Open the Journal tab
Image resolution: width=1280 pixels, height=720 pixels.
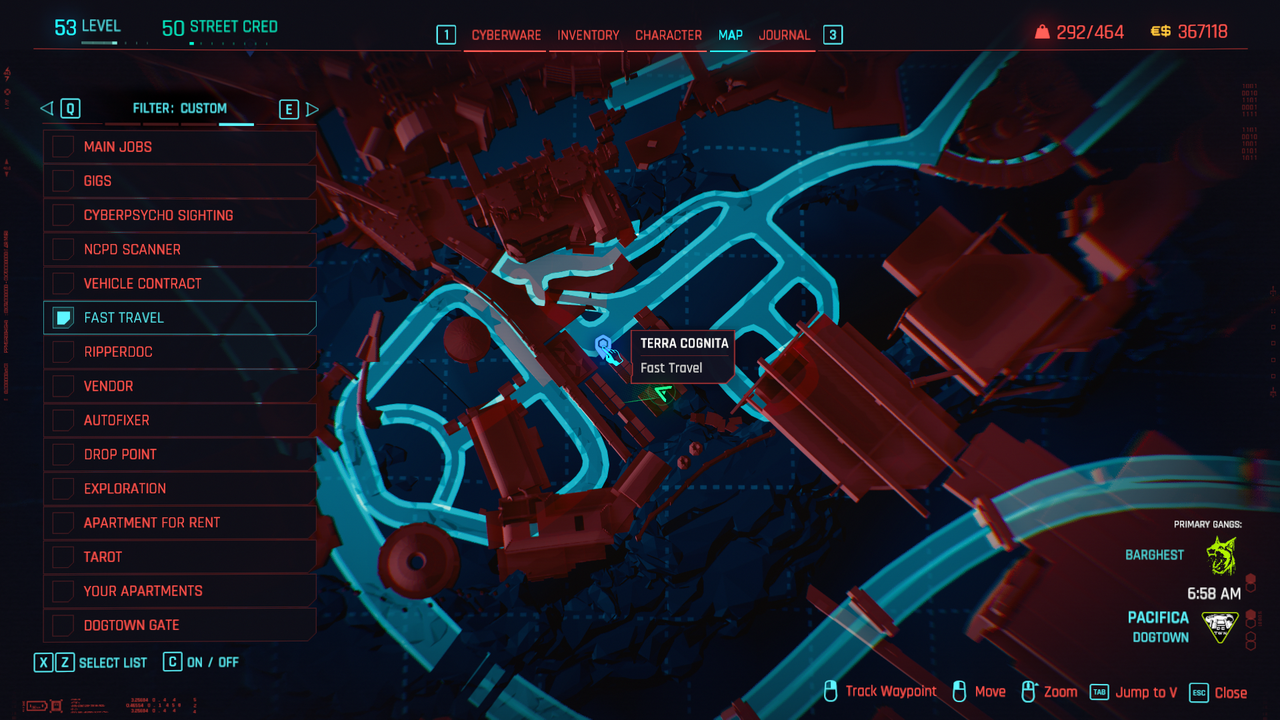[x=784, y=35]
